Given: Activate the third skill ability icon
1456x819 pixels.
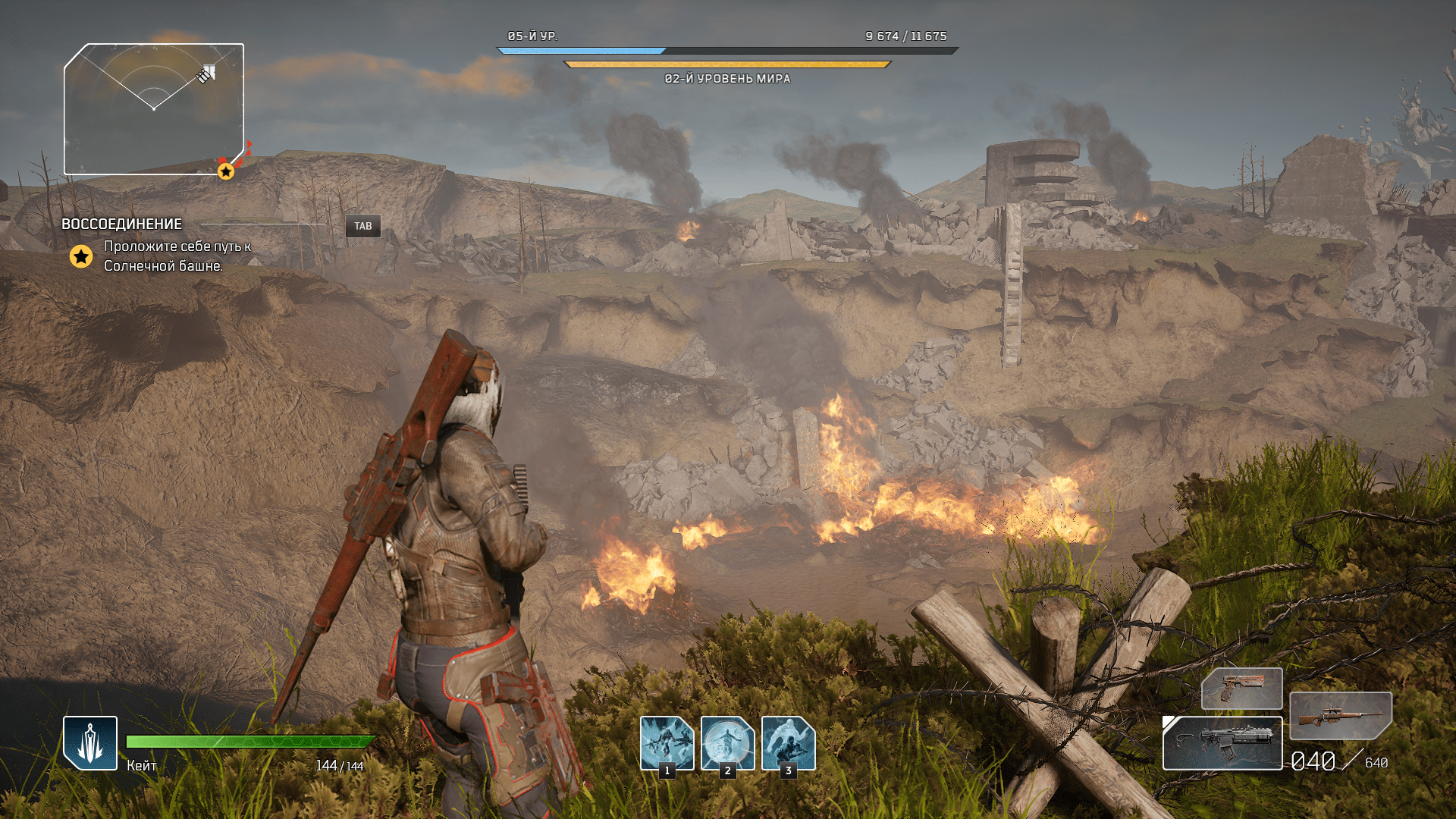Looking at the screenshot, I should point(788,743).
